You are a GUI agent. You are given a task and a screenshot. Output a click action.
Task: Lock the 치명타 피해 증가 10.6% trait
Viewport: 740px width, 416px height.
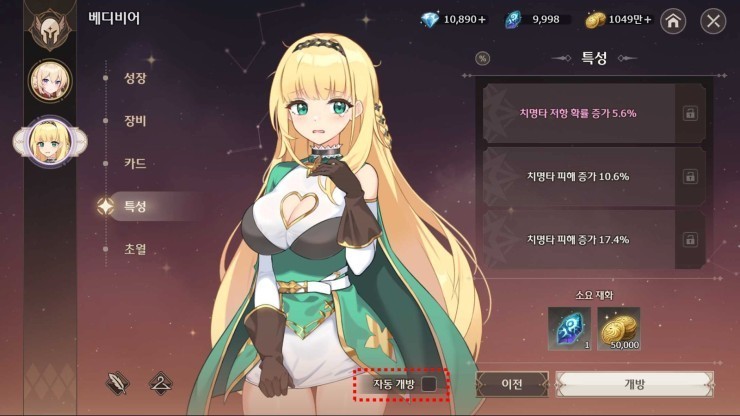point(690,176)
